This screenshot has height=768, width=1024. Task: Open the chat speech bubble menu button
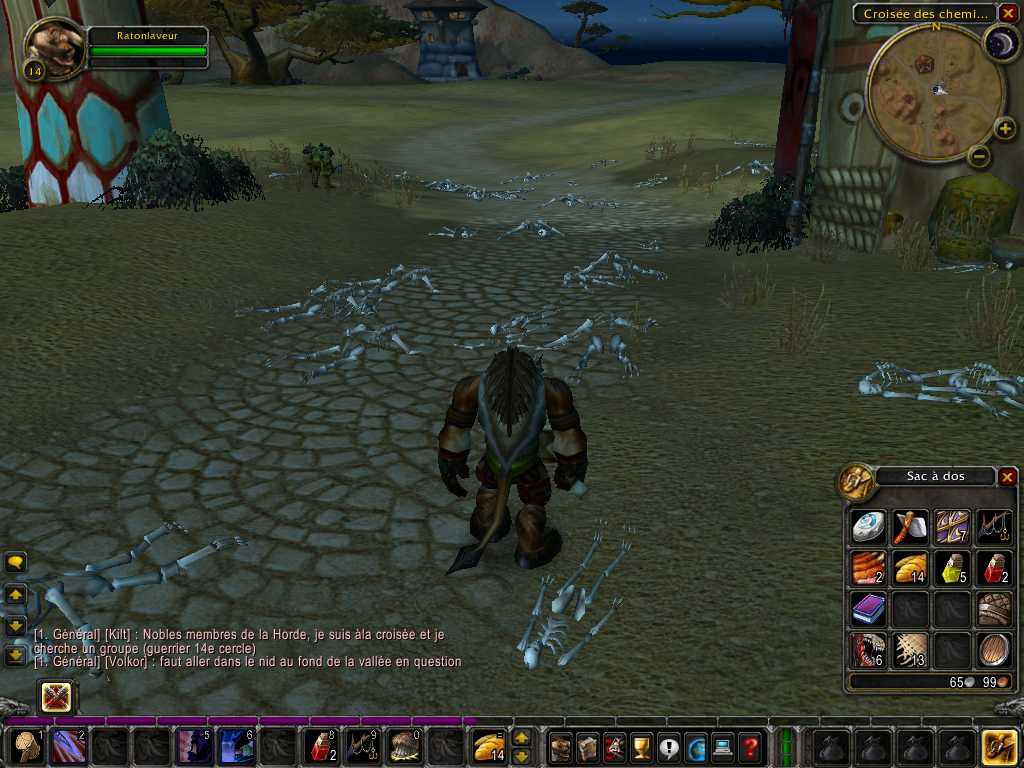pos(15,563)
